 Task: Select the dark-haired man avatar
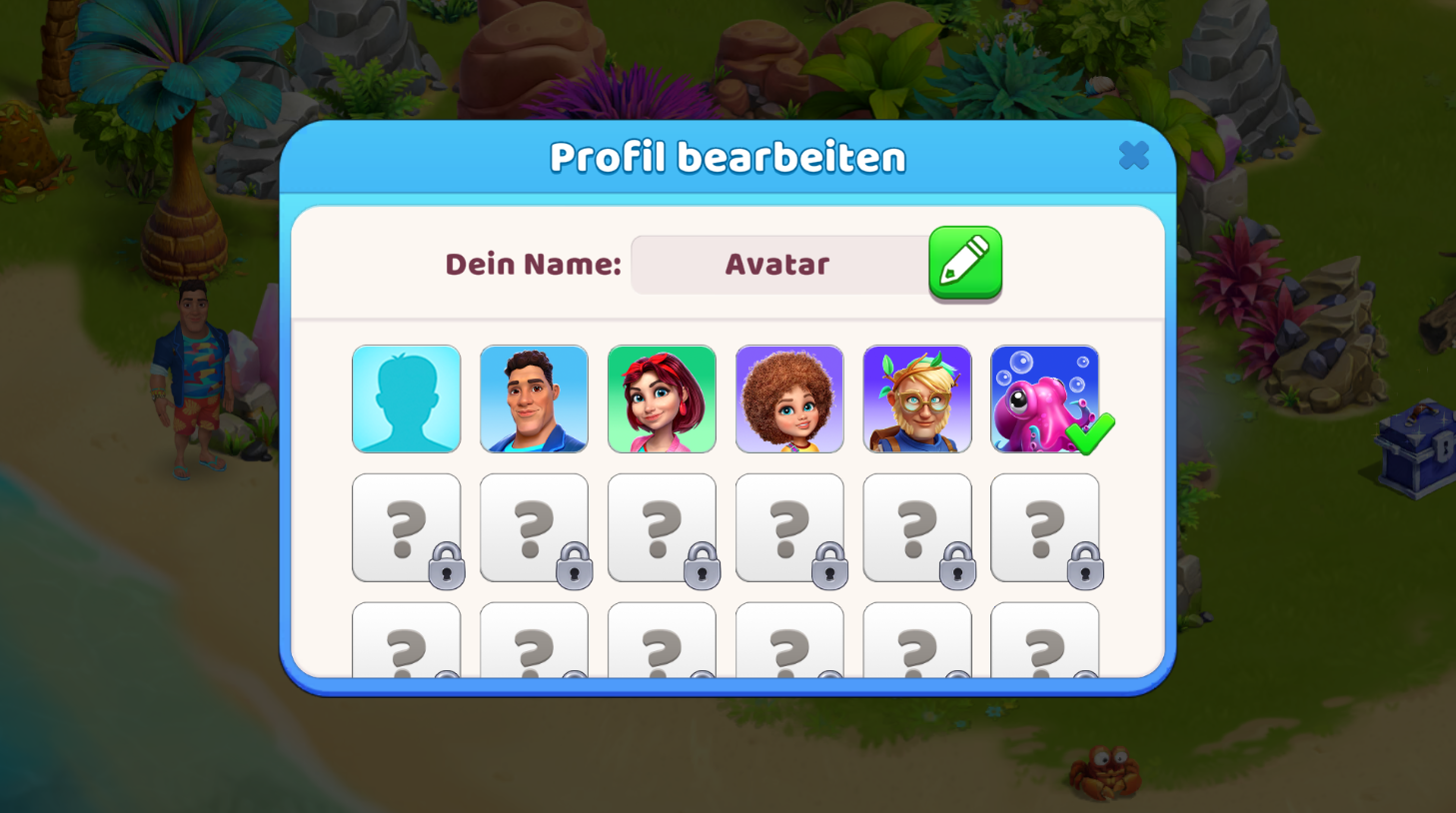534,400
